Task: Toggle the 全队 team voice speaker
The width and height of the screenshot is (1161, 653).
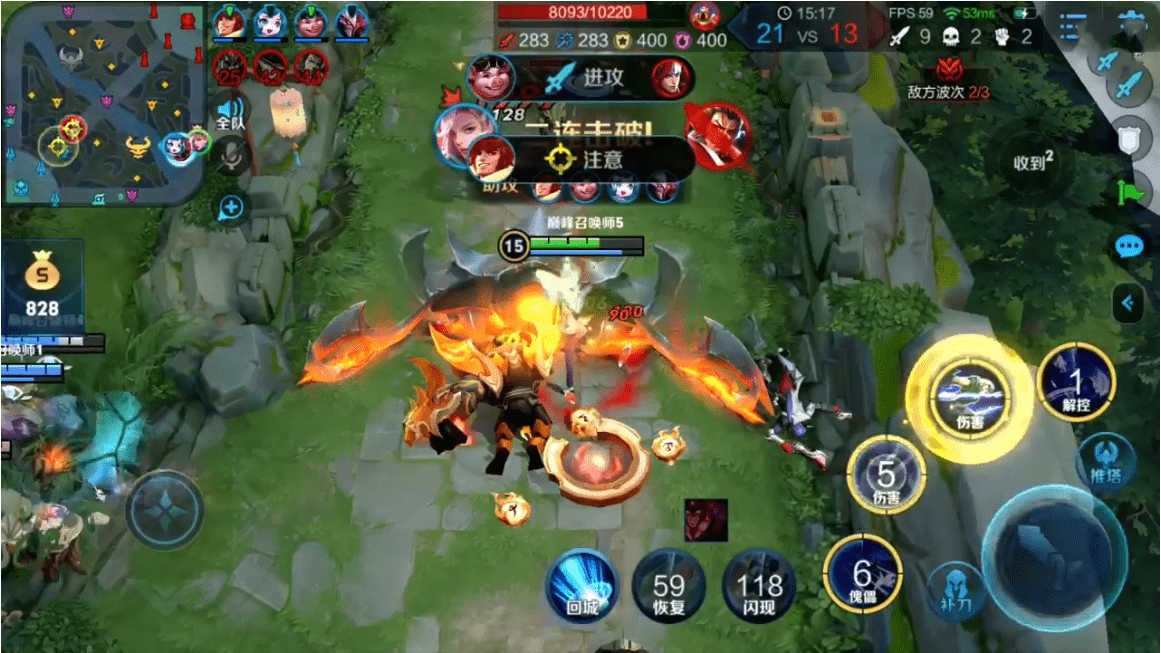Action: [231, 112]
